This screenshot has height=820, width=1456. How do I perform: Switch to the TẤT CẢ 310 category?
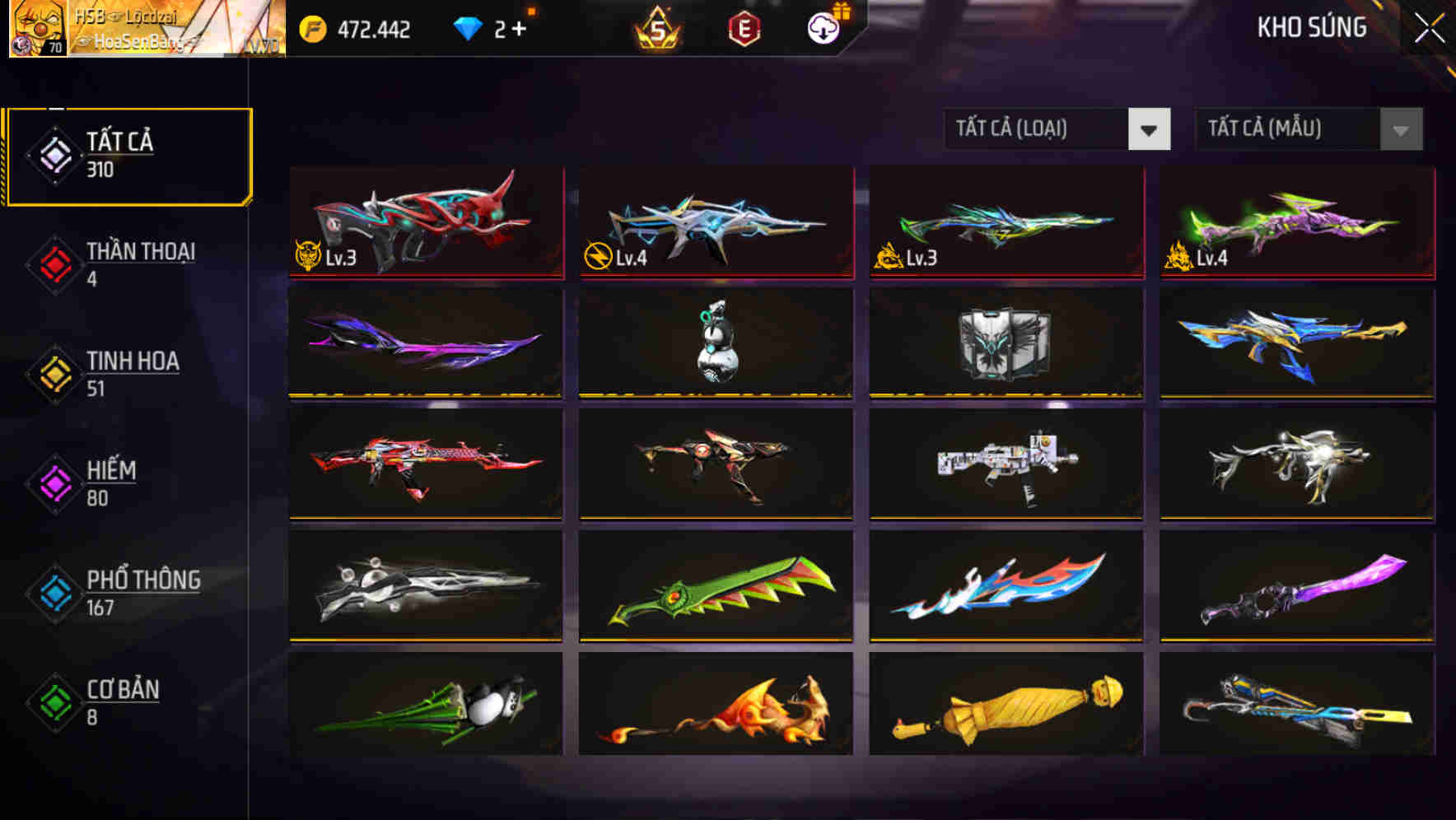[x=128, y=153]
